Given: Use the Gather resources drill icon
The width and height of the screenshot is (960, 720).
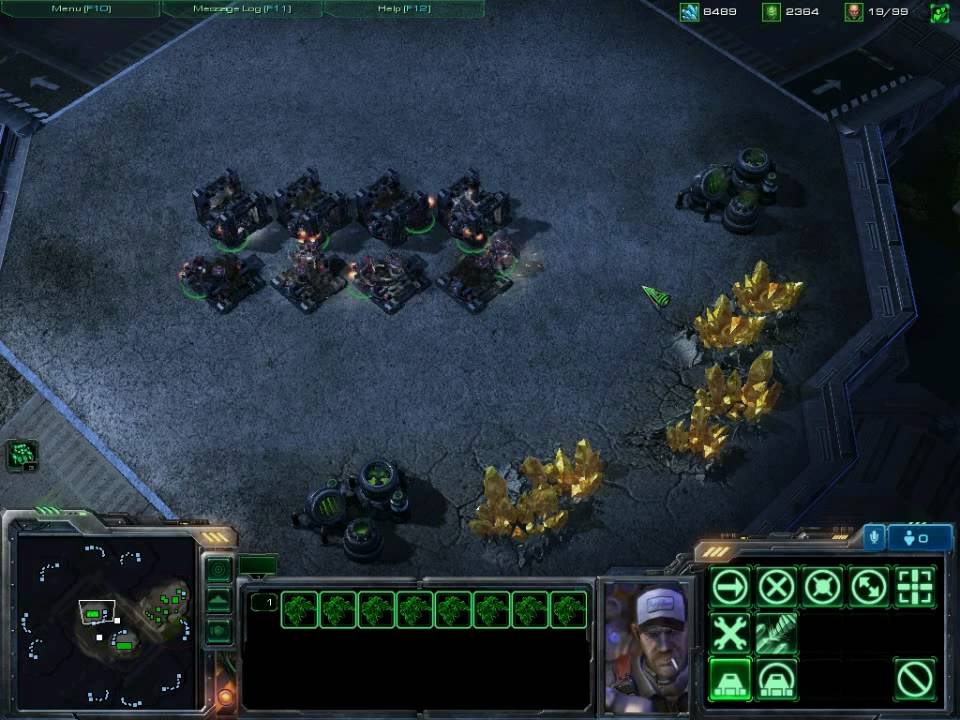Looking at the screenshot, I should [776, 633].
